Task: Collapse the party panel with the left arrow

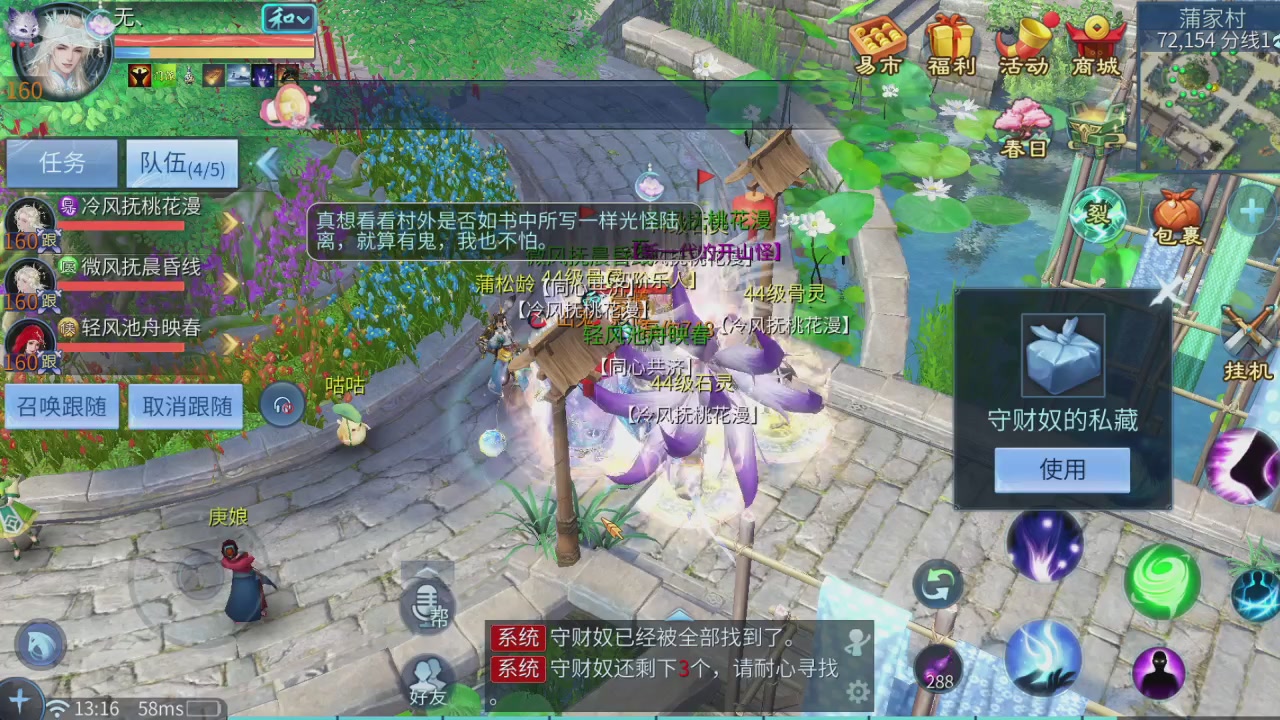Action: click(x=268, y=165)
